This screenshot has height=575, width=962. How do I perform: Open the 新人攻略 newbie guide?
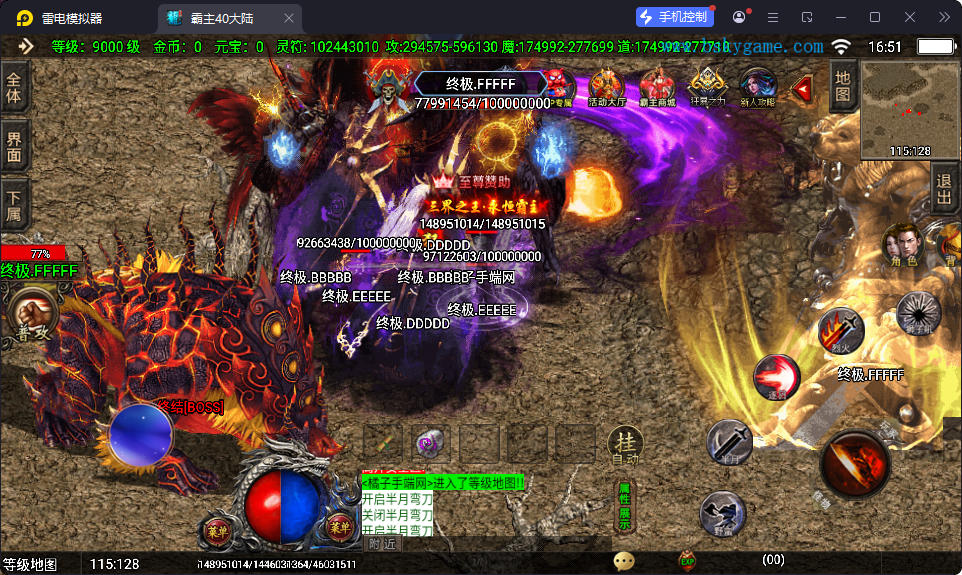(x=757, y=88)
